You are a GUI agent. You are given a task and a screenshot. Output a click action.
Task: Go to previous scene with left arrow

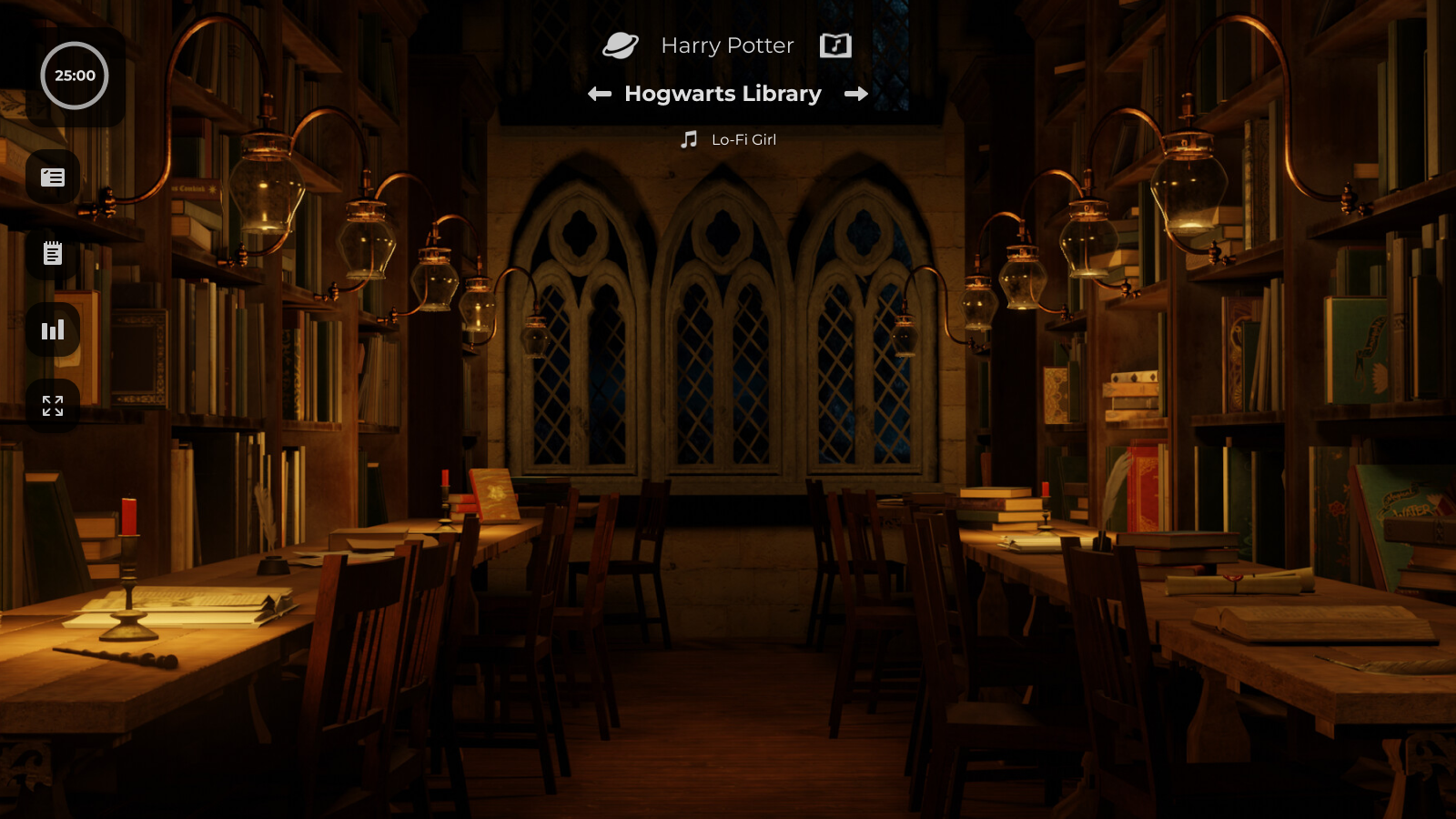(600, 94)
